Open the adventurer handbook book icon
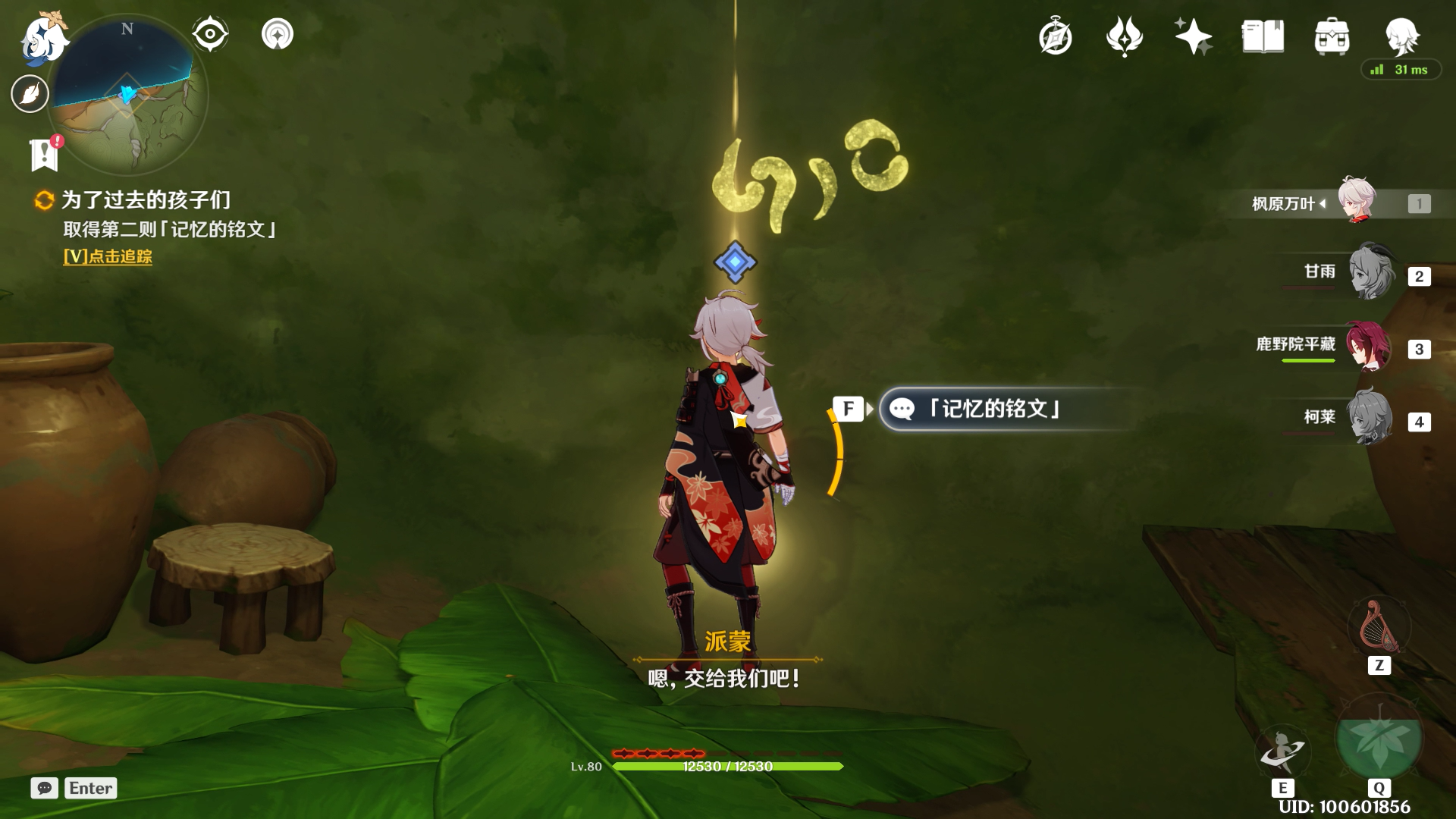Screen dimensions: 1456x819 1263,36
